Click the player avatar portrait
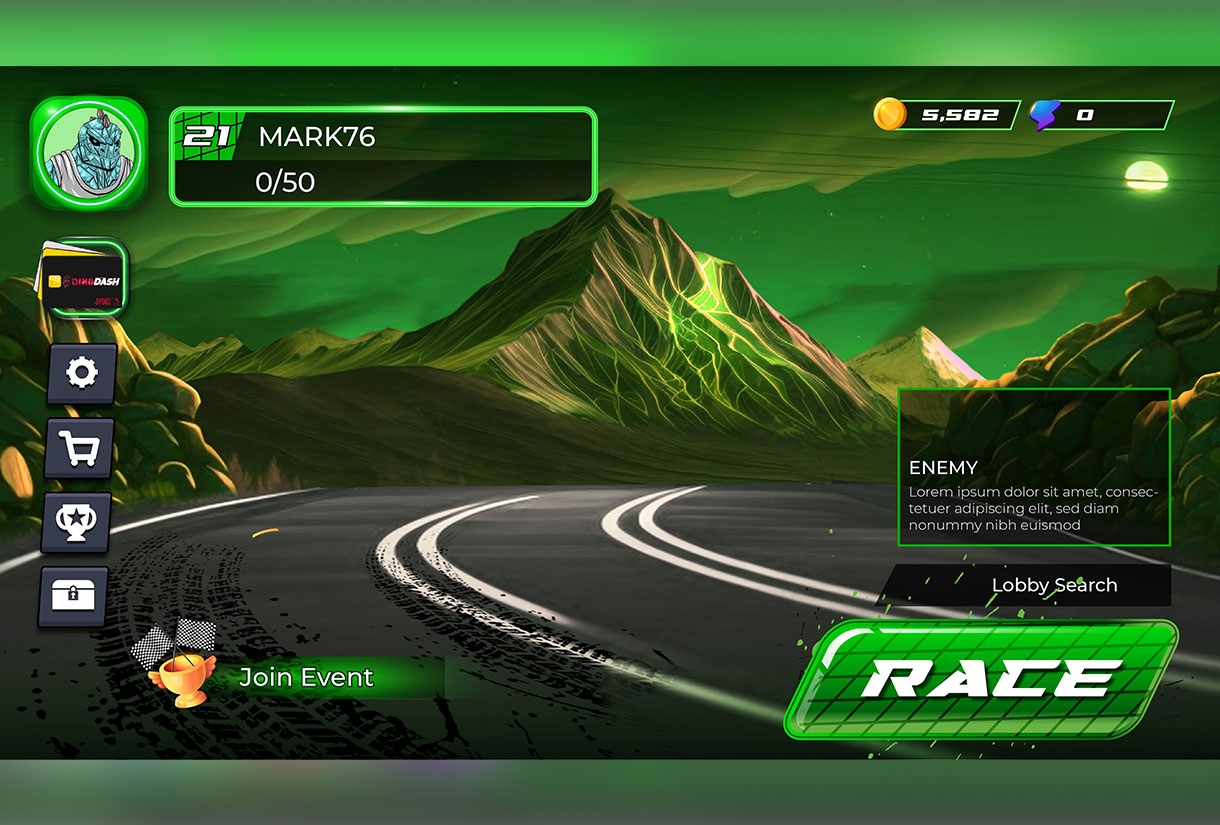 coord(88,153)
